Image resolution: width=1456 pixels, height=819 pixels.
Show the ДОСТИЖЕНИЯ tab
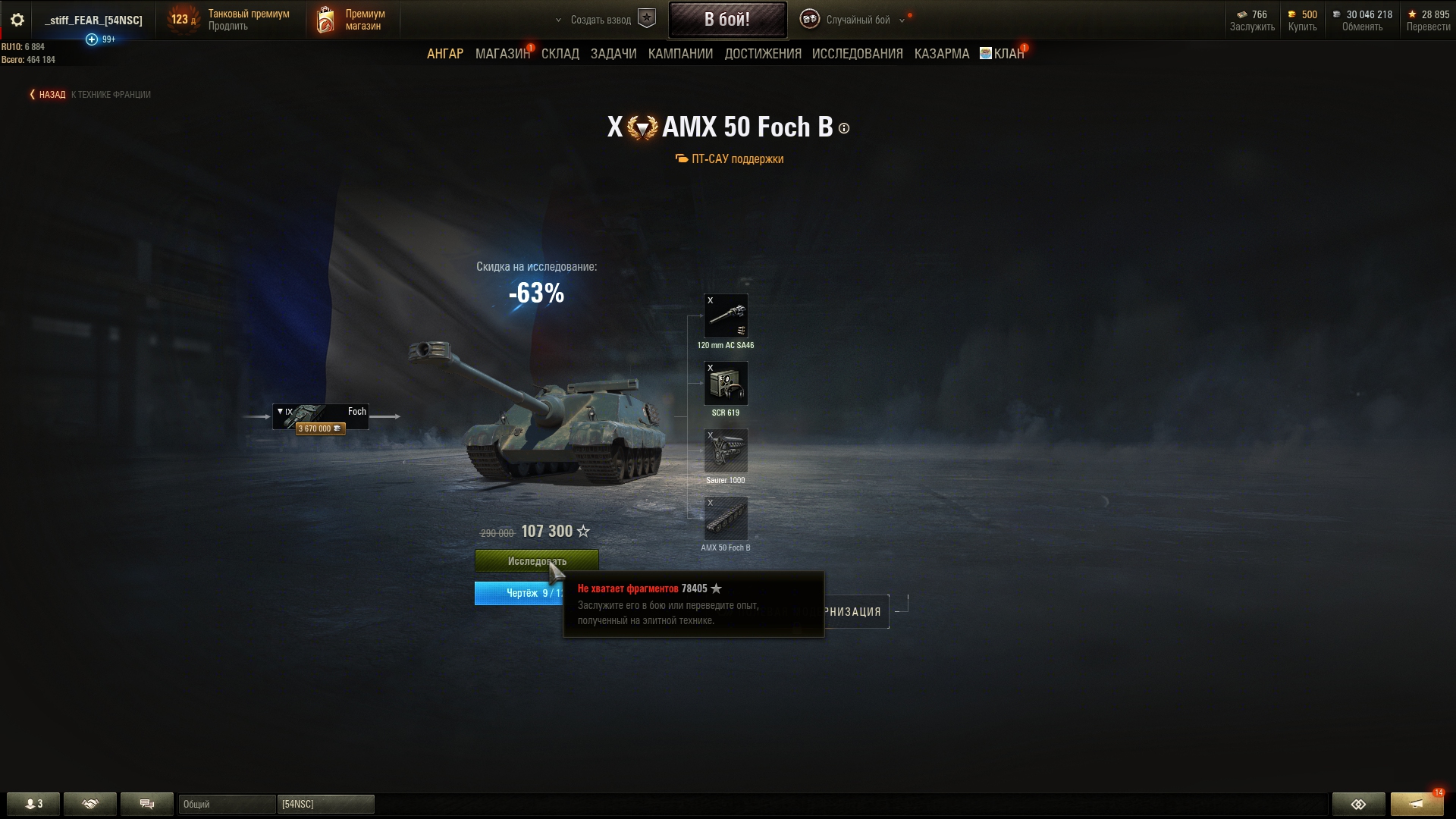[x=762, y=54]
